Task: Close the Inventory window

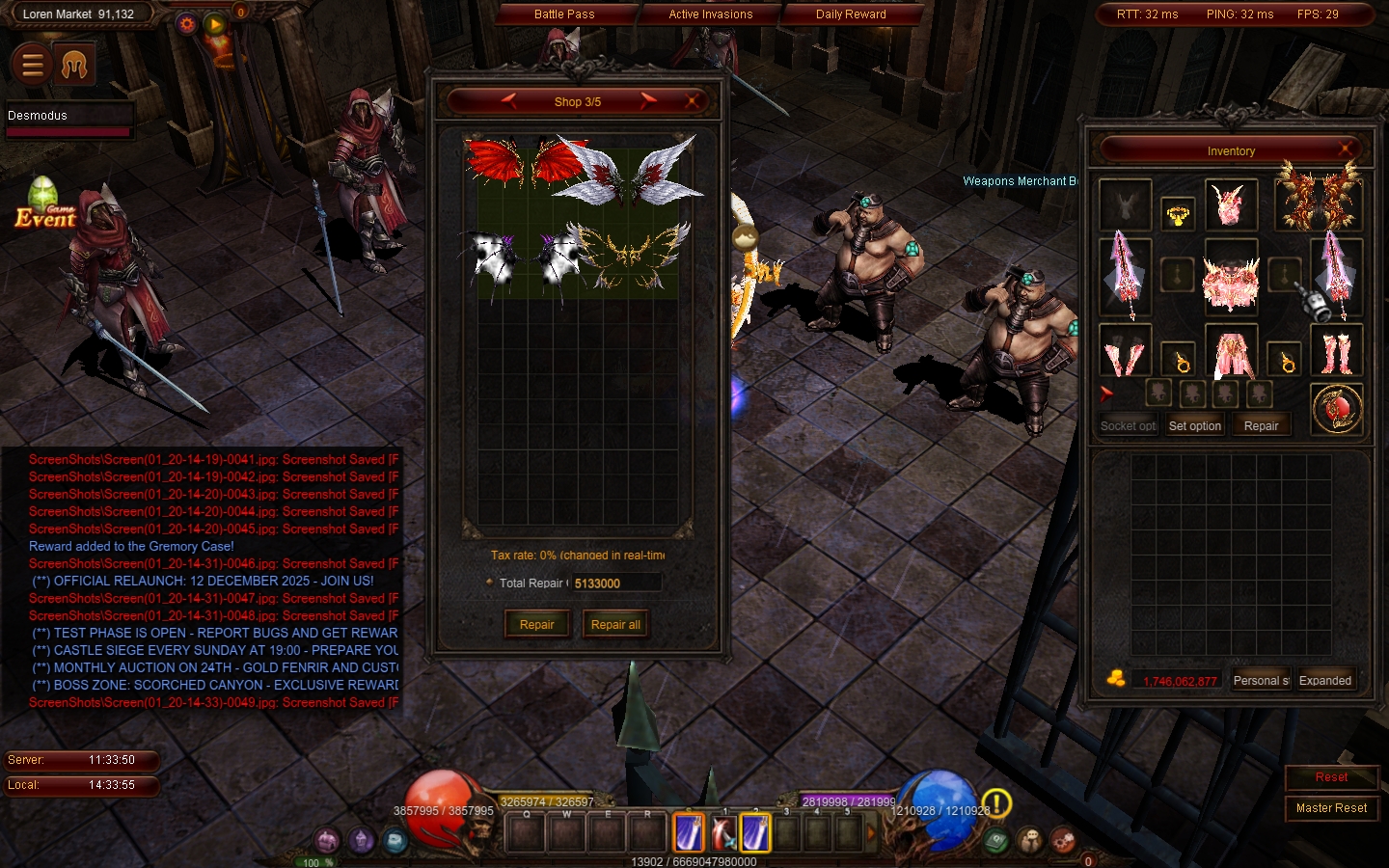Action: pos(1345,149)
